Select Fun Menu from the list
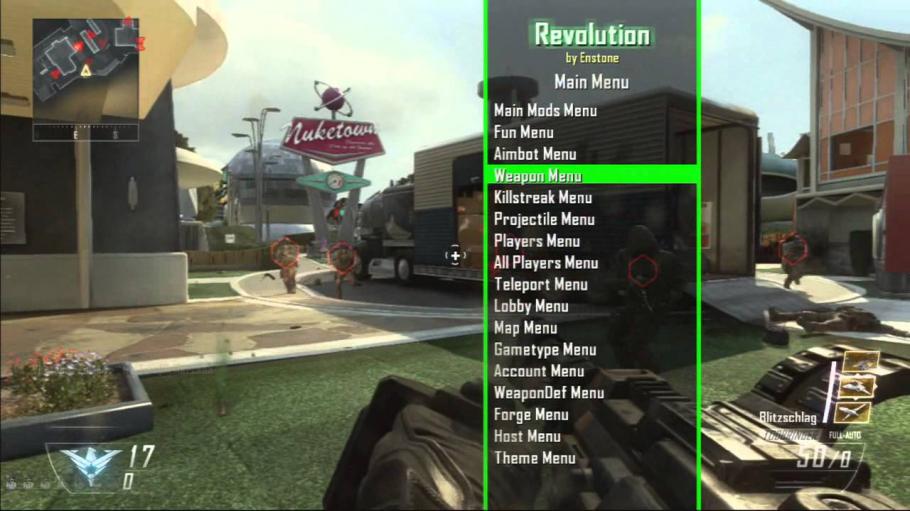This screenshot has height=511, width=910. (x=523, y=132)
